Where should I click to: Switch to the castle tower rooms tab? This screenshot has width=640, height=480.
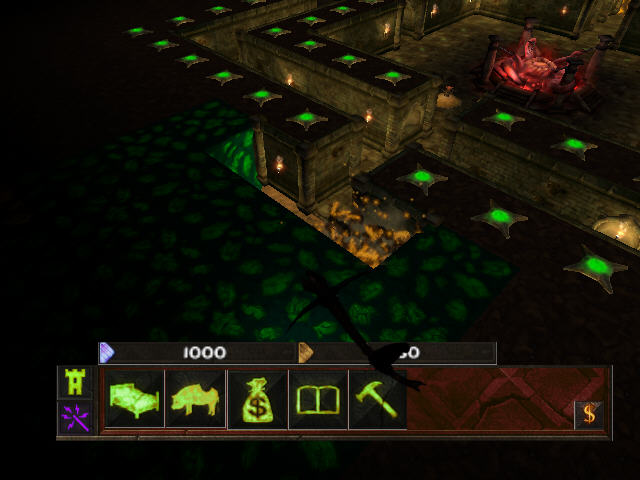(x=75, y=381)
